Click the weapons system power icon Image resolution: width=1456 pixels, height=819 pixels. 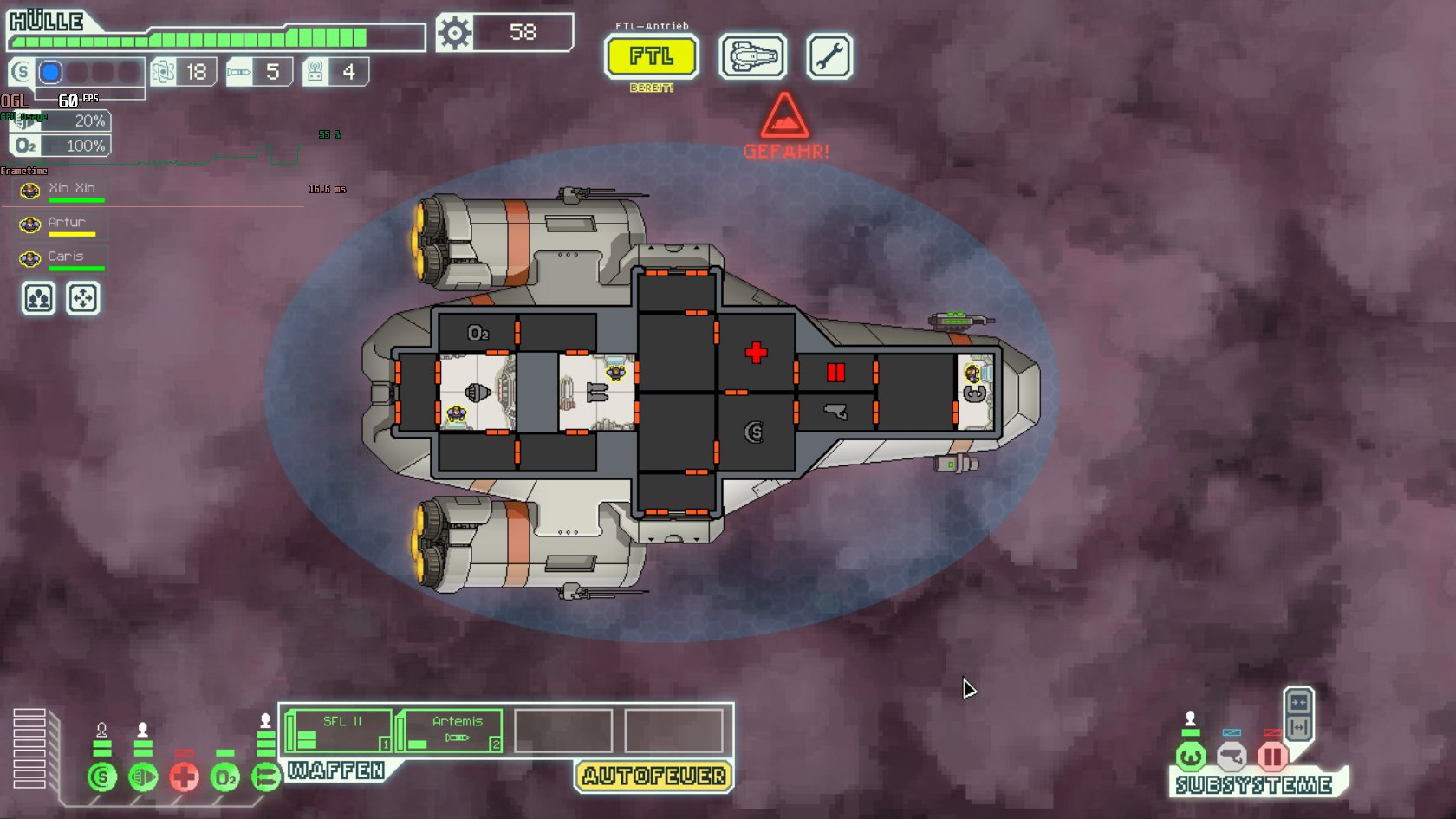click(265, 777)
